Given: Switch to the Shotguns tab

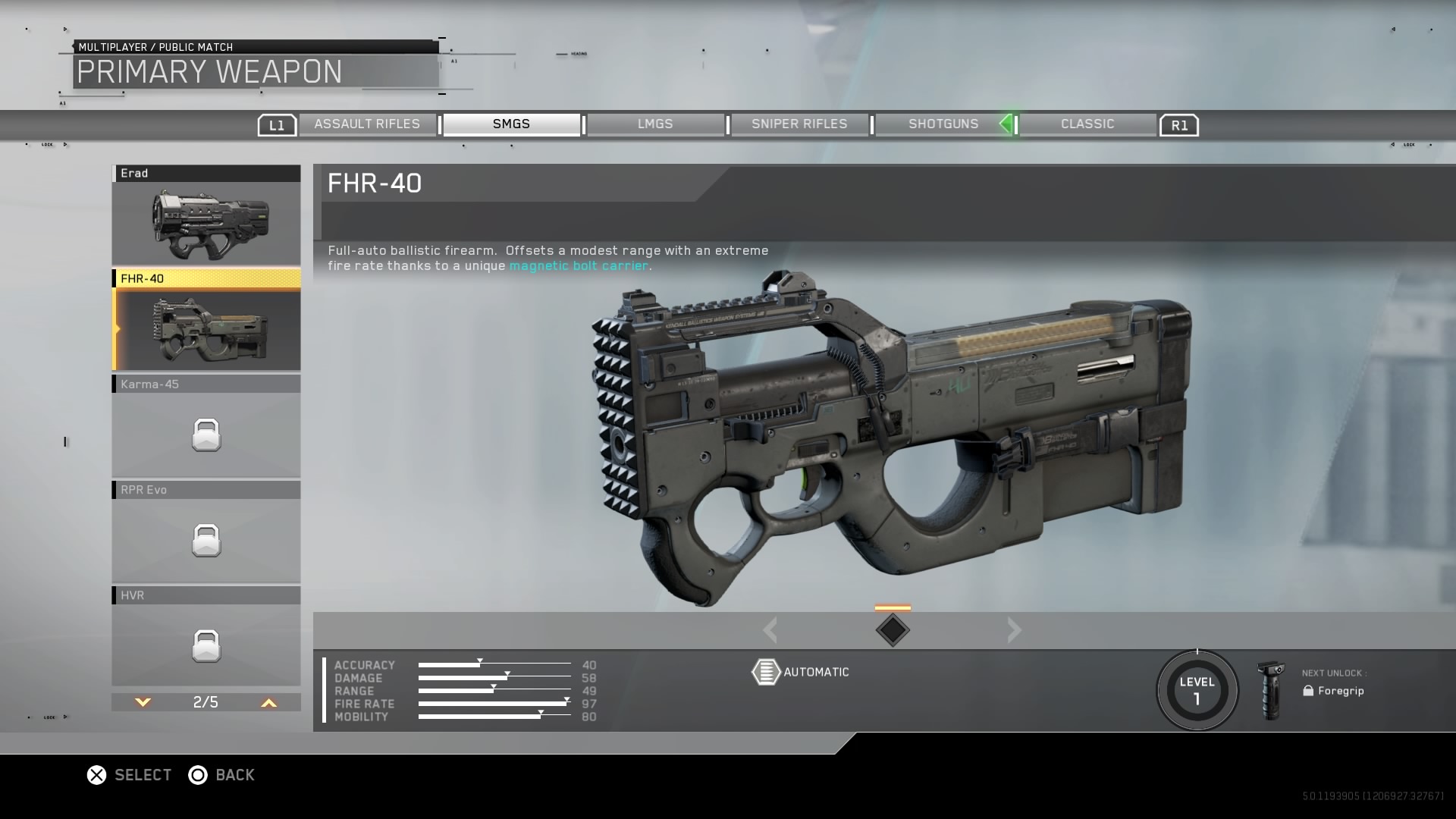Looking at the screenshot, I should tap(943, 124).
